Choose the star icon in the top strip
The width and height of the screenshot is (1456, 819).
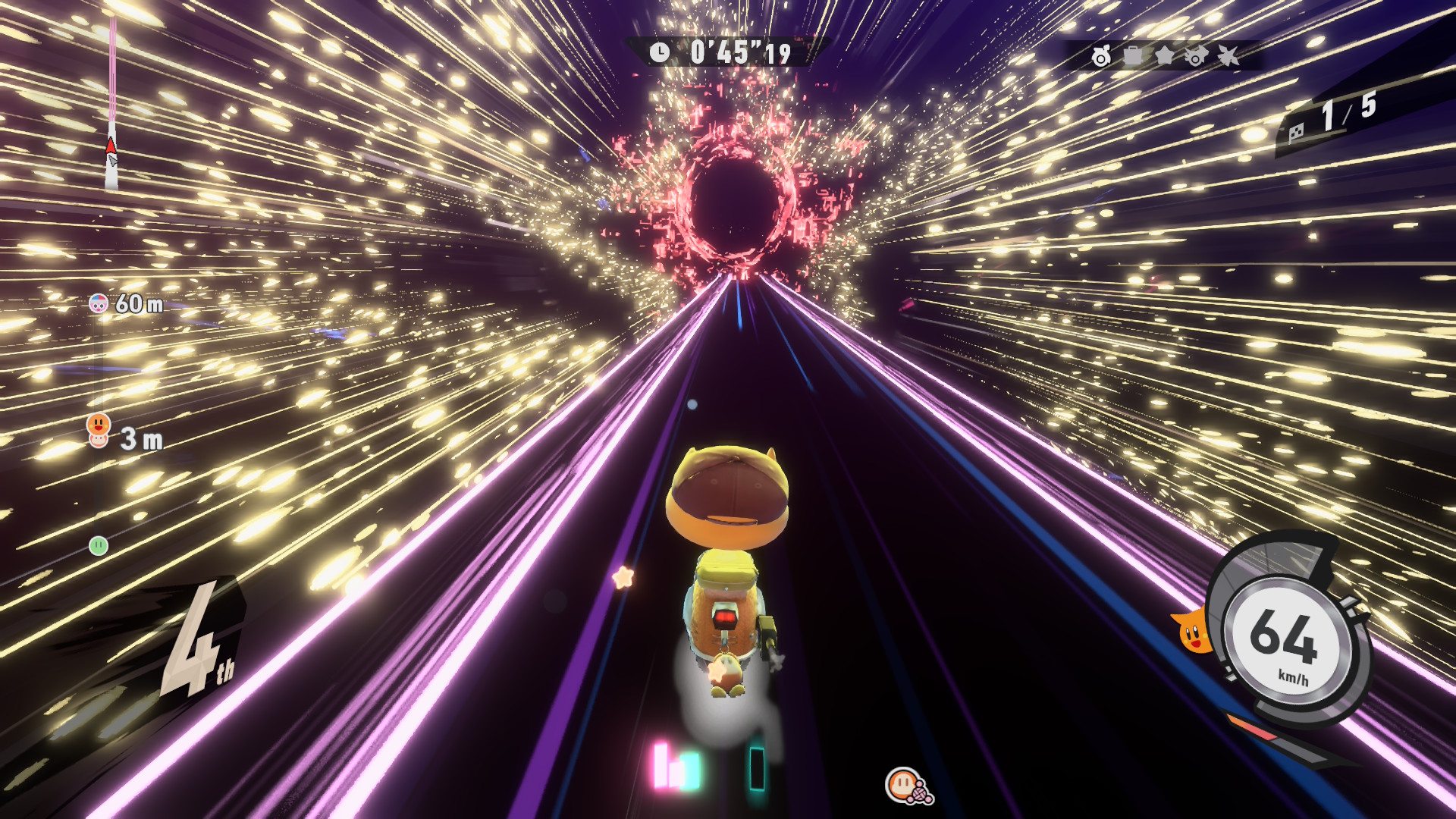(x=1164, y=56)
